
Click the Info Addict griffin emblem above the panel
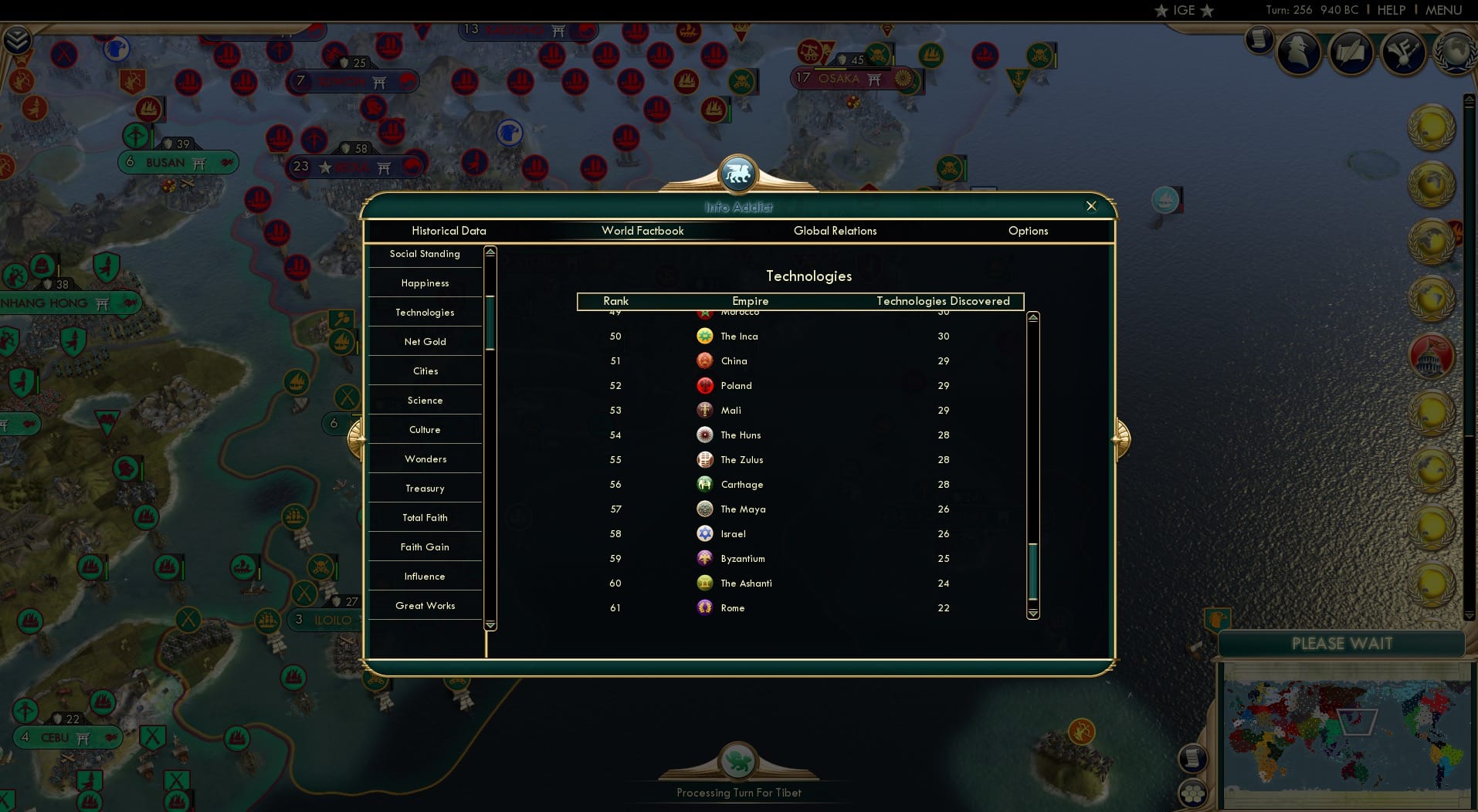coord(738,173)
